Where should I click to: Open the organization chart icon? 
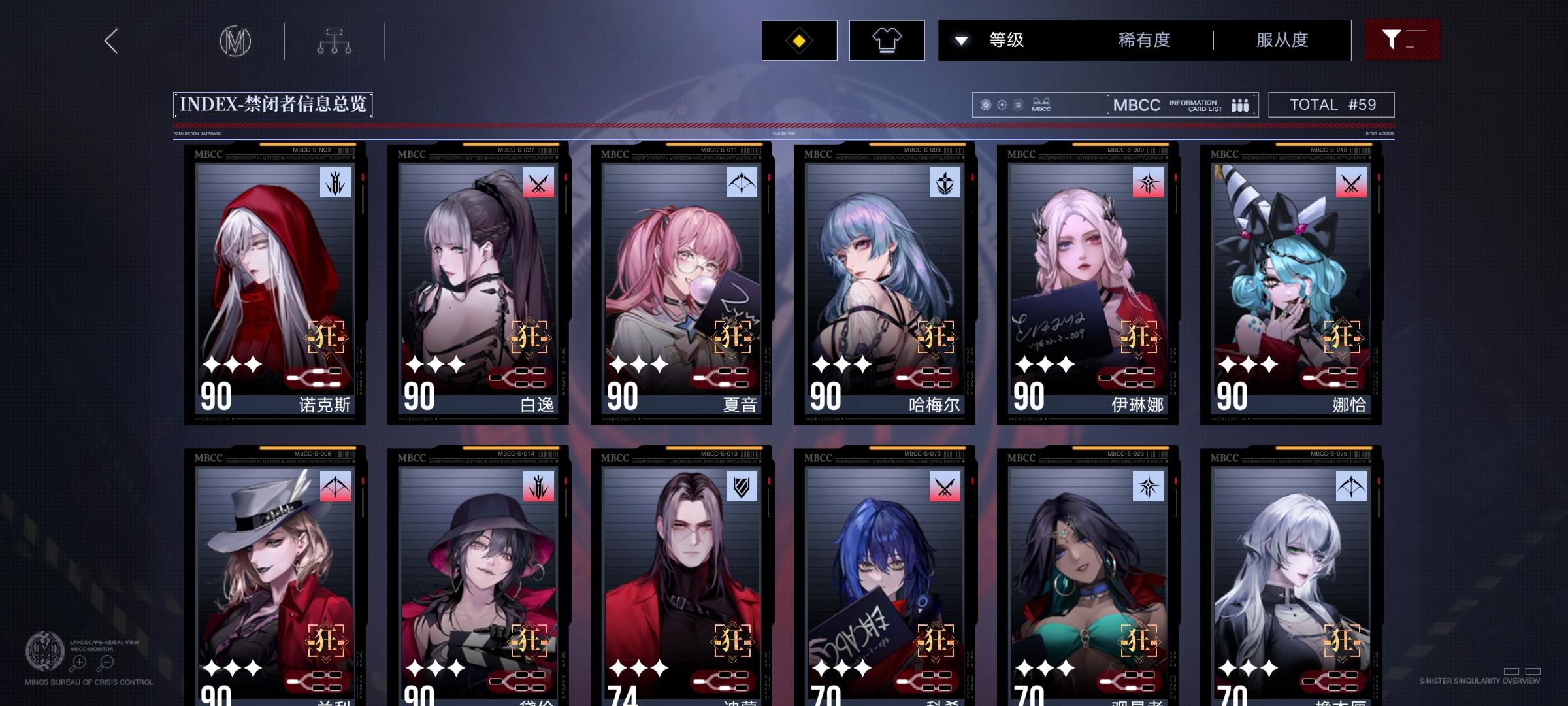point(336,41)
